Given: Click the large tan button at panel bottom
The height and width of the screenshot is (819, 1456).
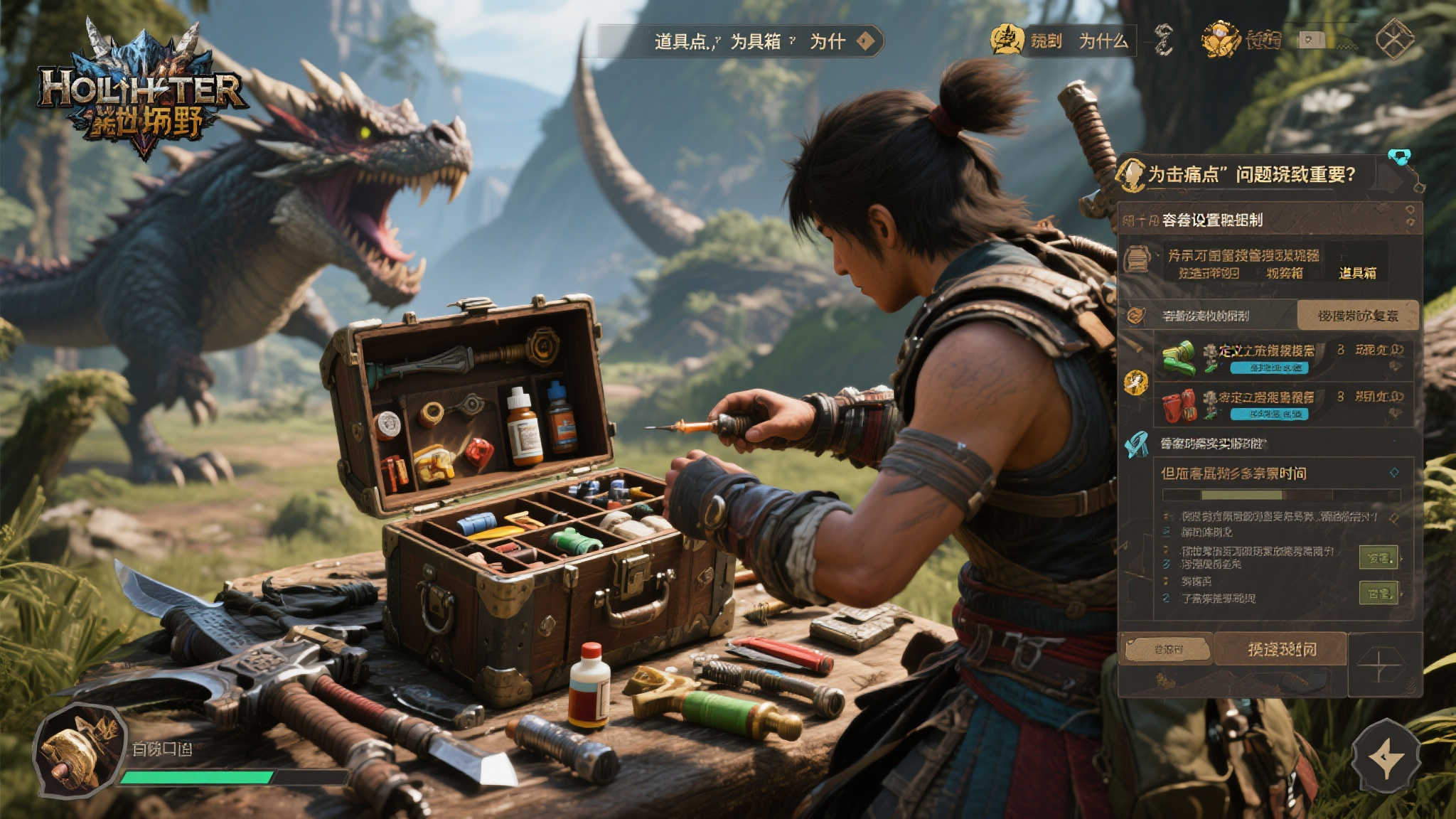Looking at the screenshot, I should pos(1281,649).
